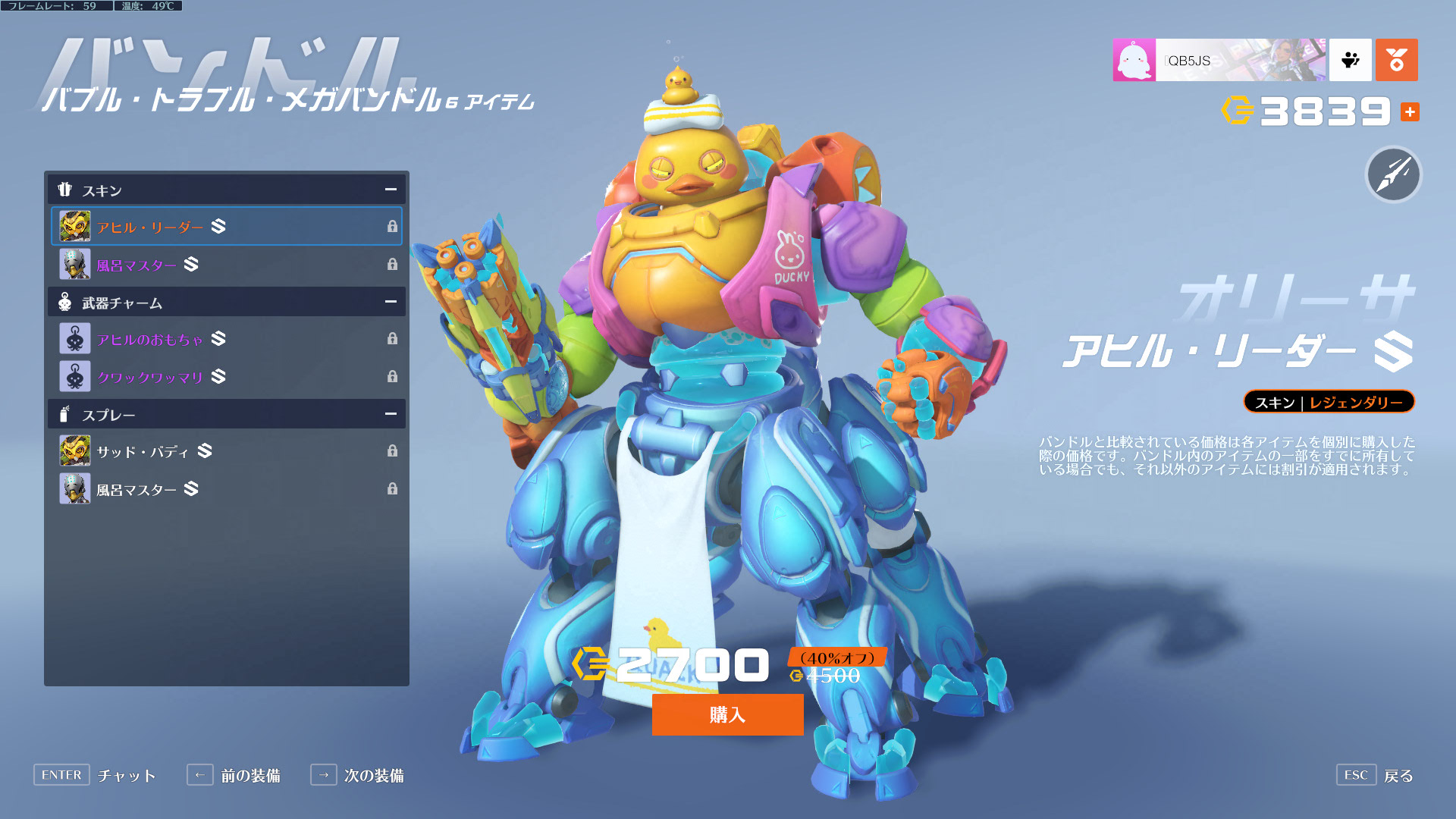
Task: Open the QB5JS player profile card
Action: click(1219, 60)
